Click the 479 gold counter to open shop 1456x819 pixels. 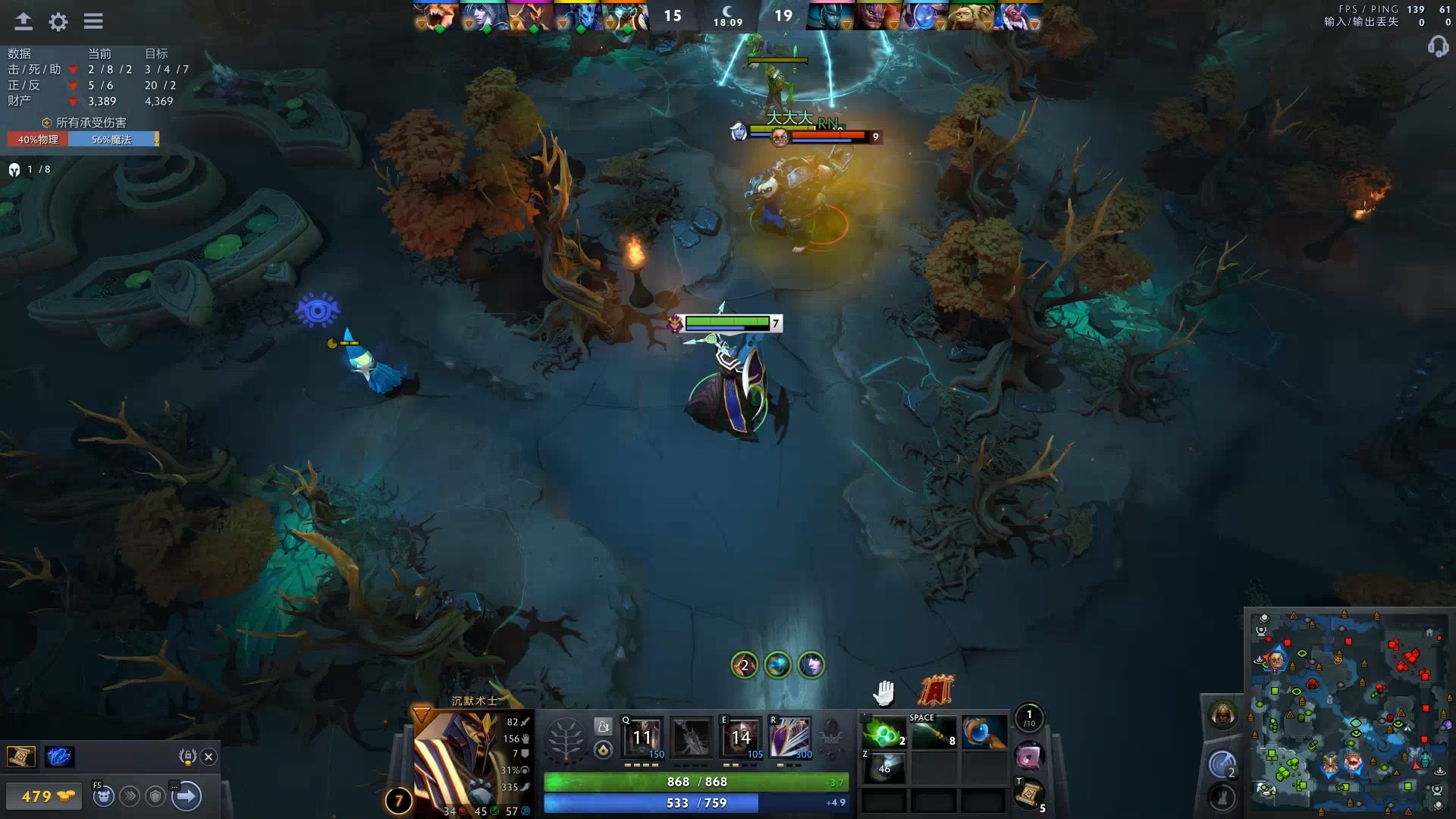pyautogui.click(x=44, y=797)
